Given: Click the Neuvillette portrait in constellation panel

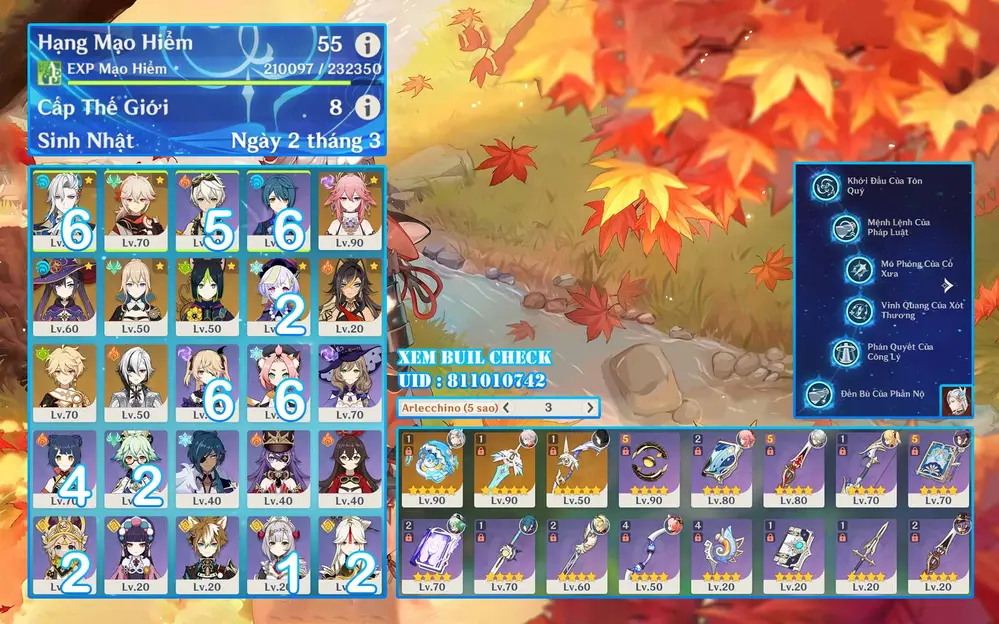Looking at the screenshot, I should (x=955, y=397).
